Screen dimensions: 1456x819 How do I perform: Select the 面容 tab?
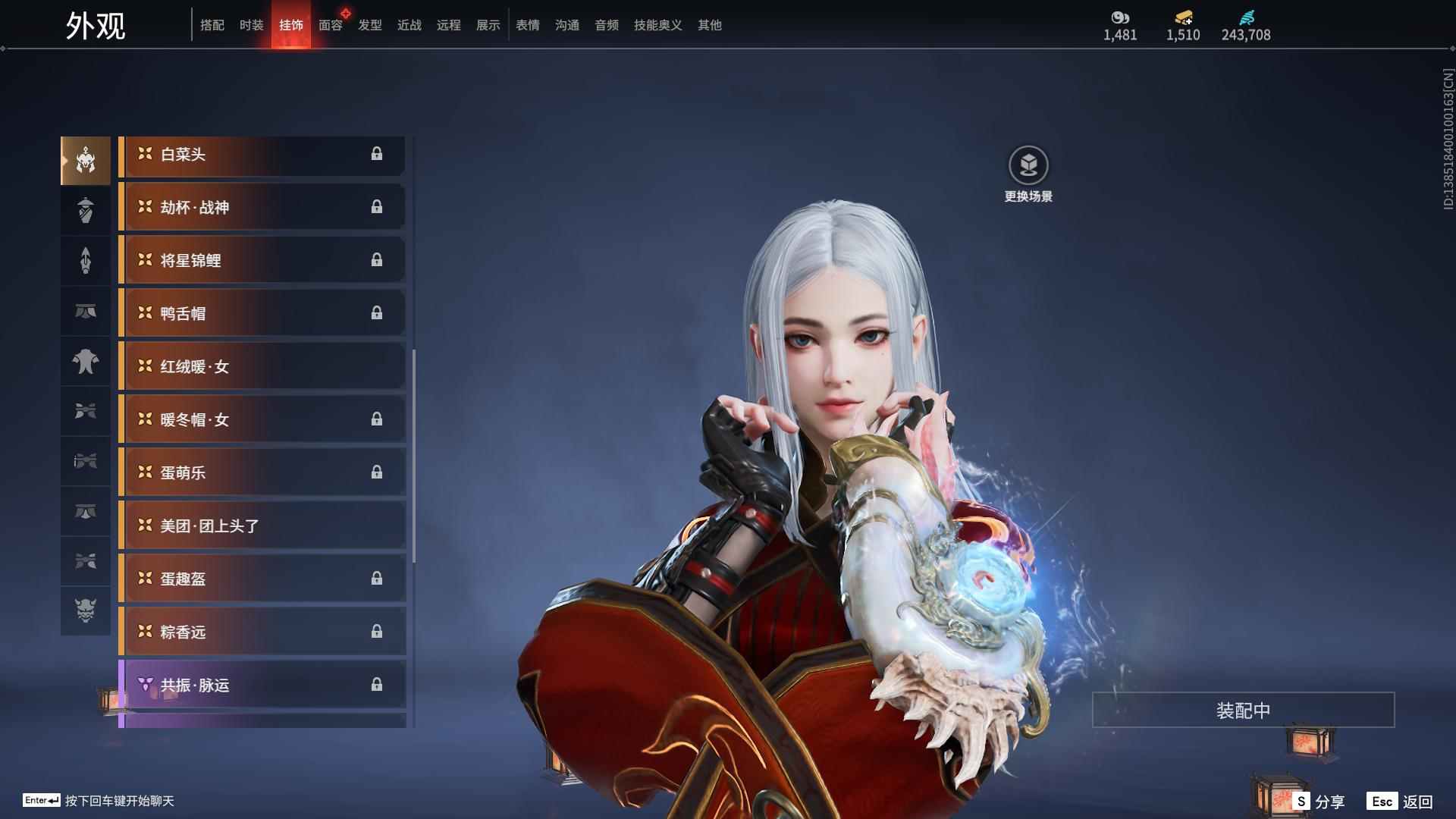(330, 25)
